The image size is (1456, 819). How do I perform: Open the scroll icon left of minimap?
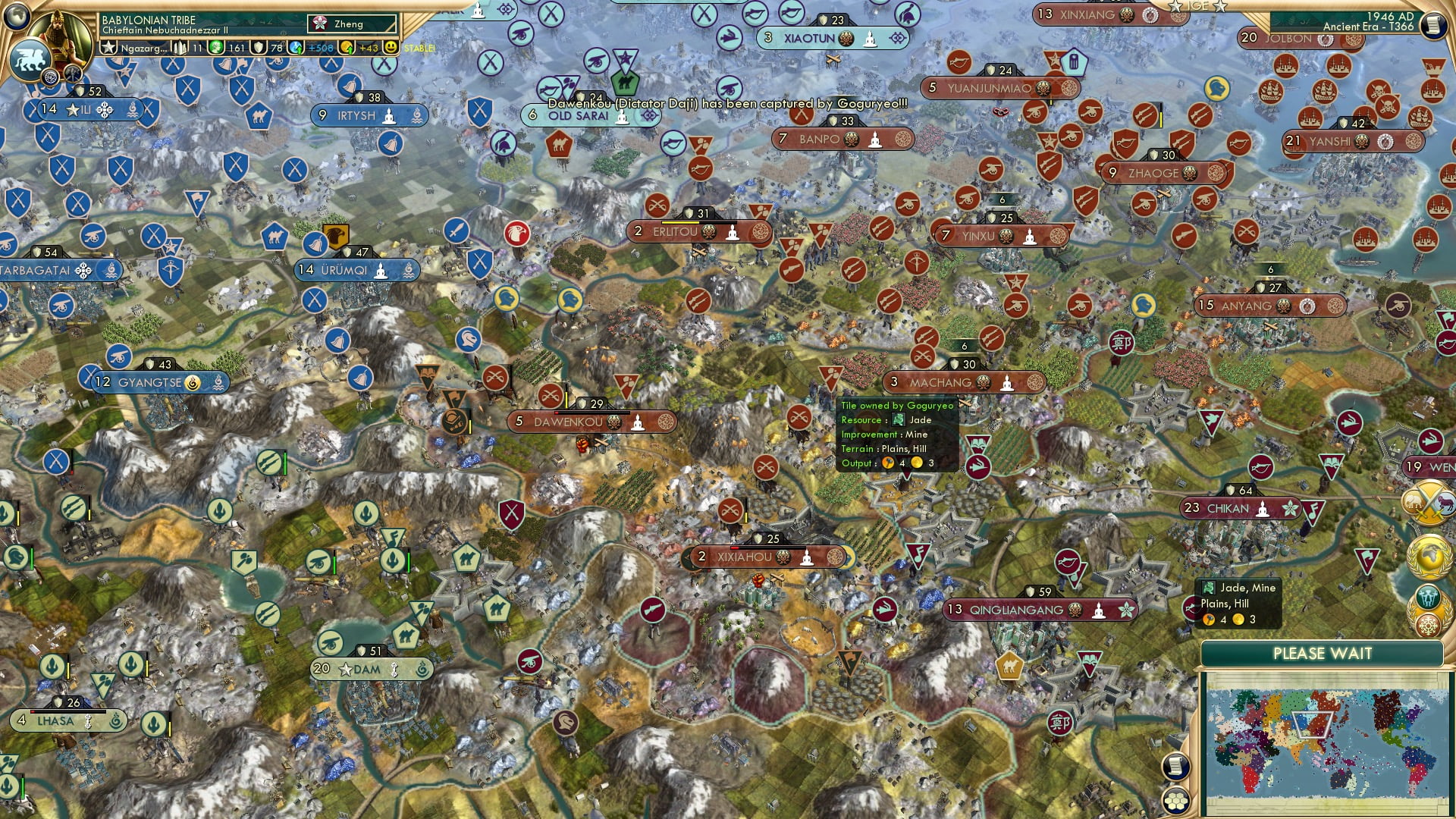(1175, 766)
